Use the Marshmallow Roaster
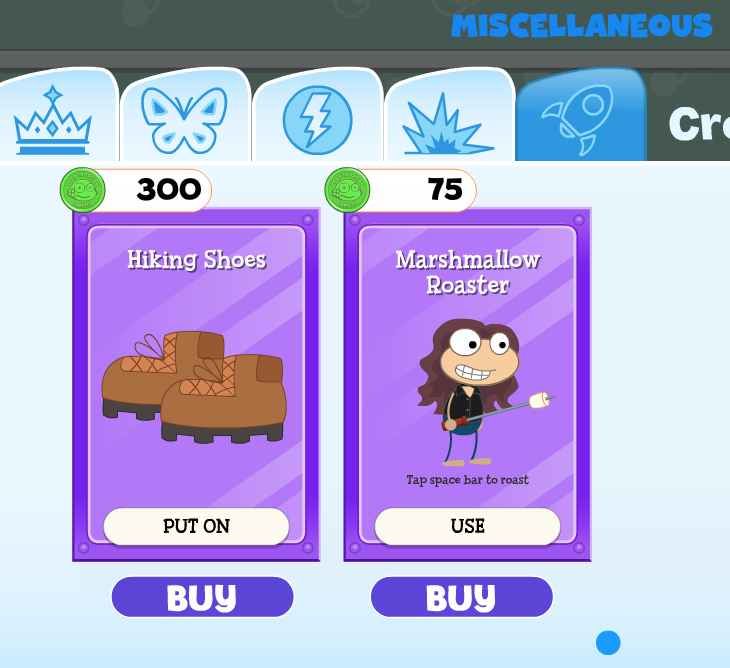 (x=467, y=526)
